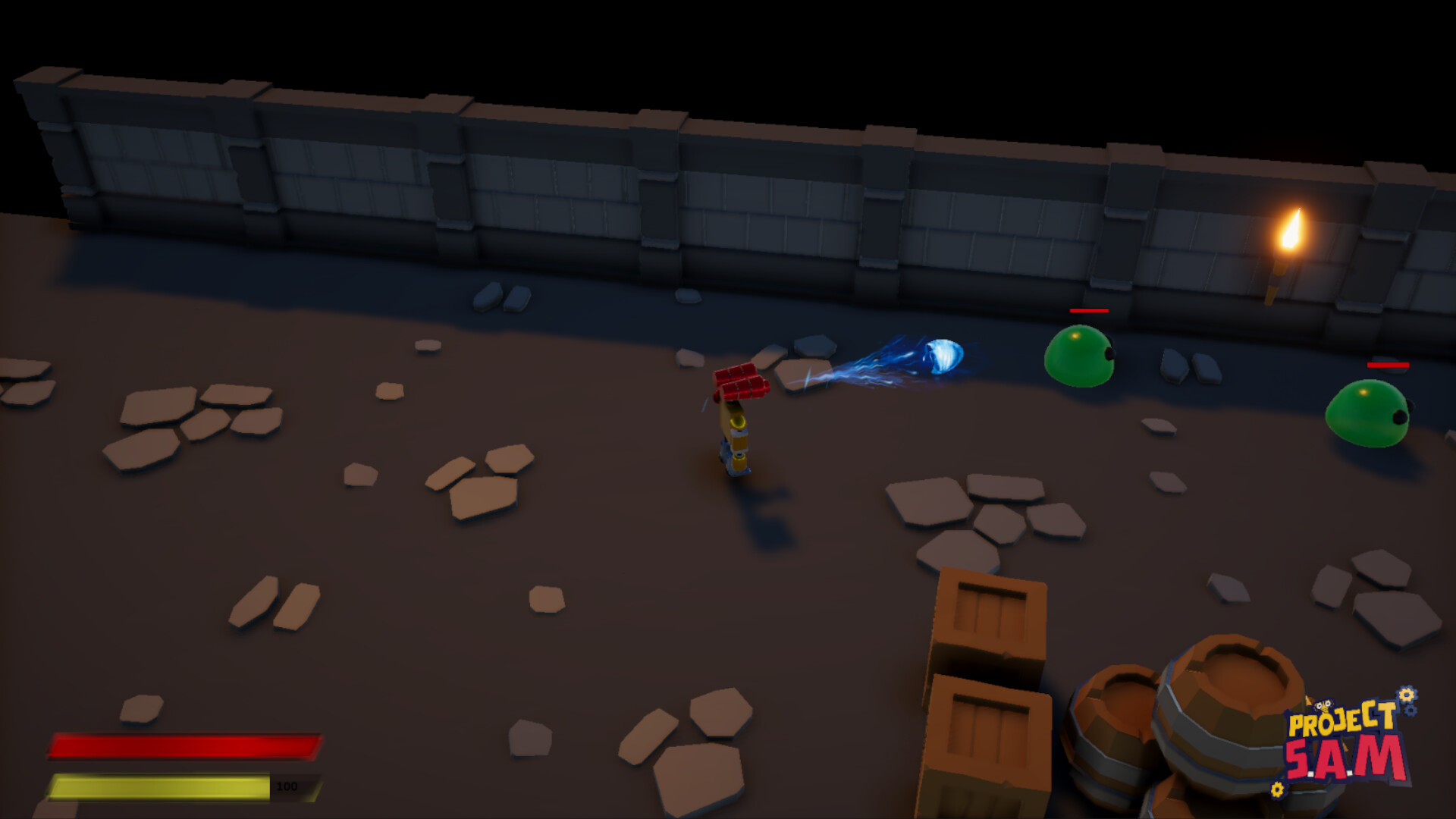
Task: Select the top wooden barrel at bottom right
Action: pos(1228,705)
